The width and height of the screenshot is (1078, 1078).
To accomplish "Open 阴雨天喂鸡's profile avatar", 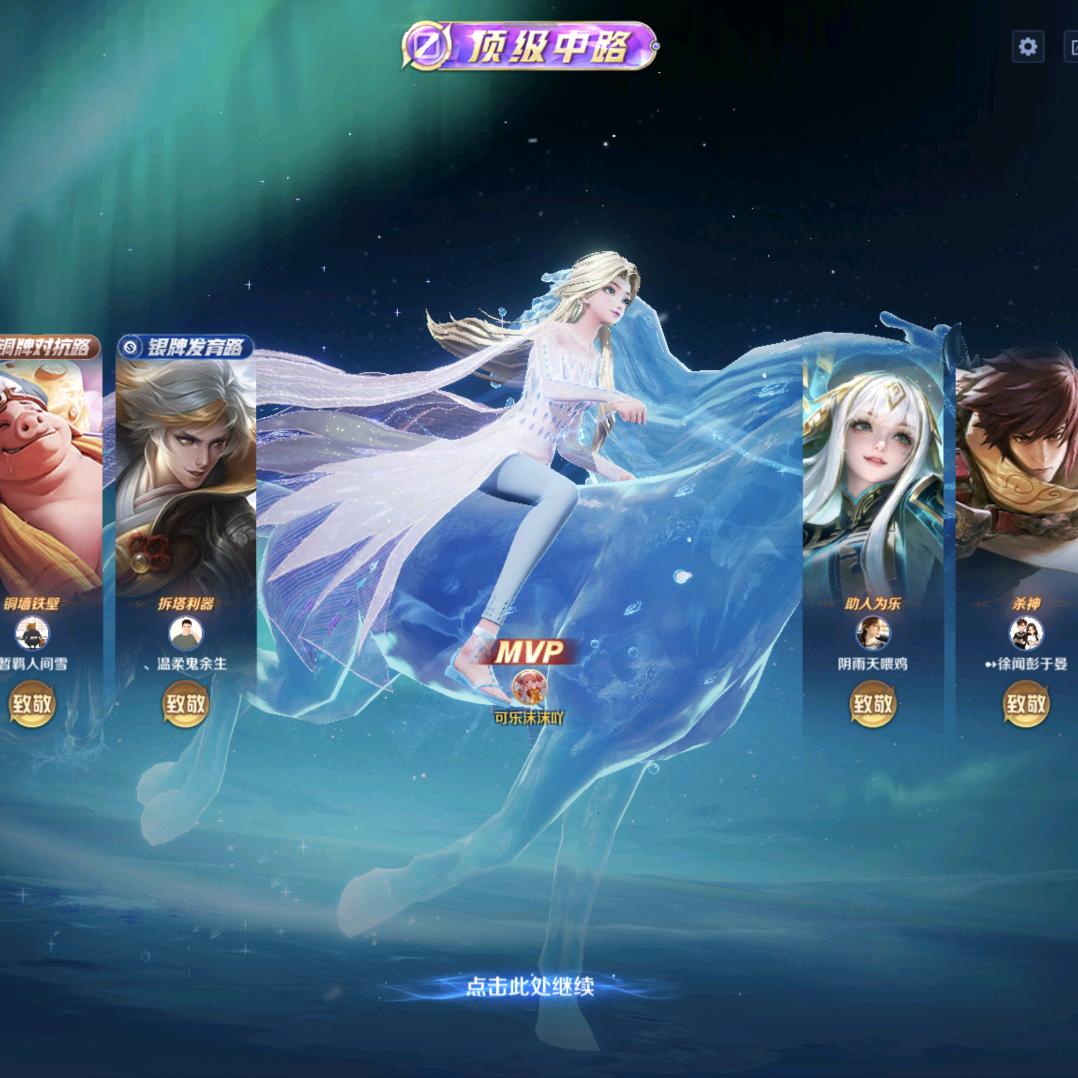I will click(x=873, y=633).
